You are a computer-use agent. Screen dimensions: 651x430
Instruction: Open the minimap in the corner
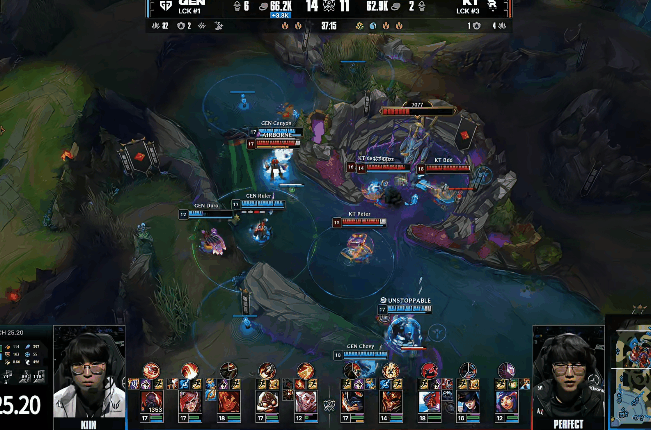(630, 374)
